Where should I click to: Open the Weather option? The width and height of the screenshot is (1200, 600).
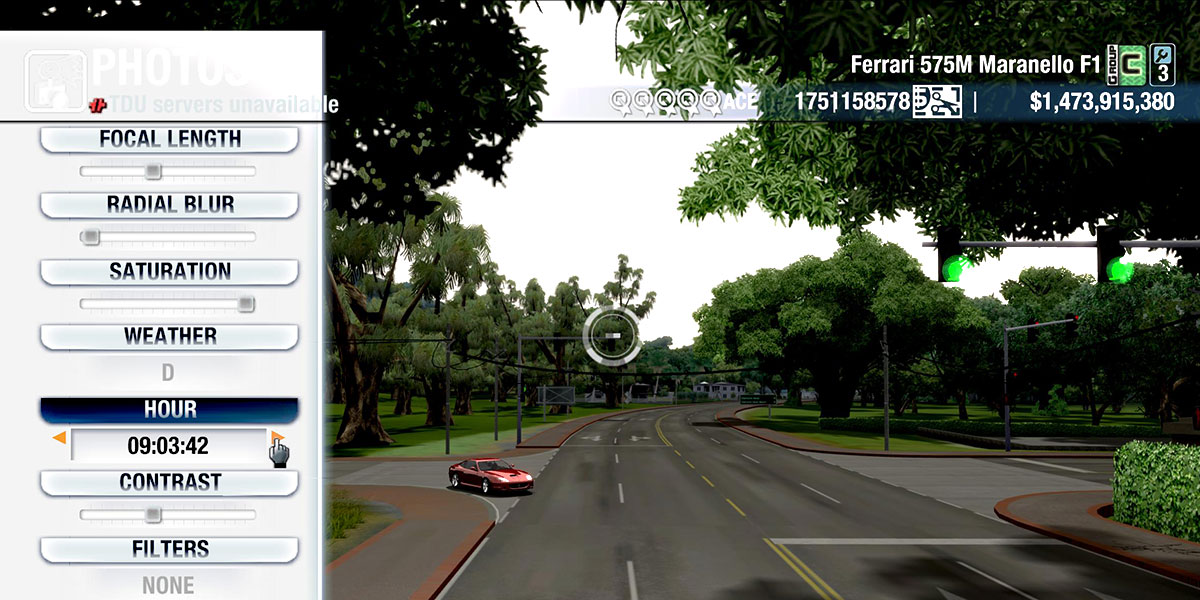coord(169,336)
